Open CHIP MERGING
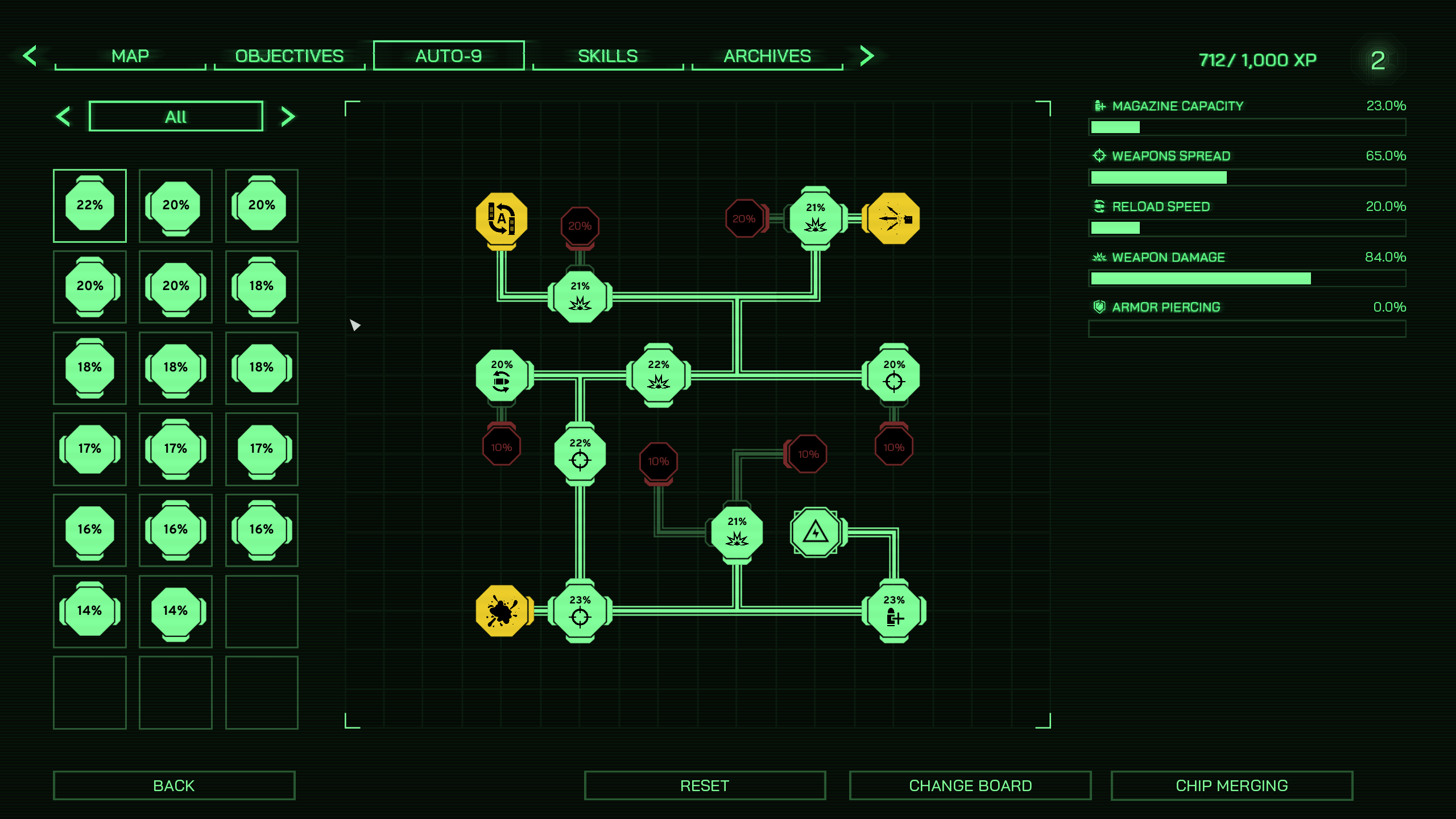The width and height of the screenshot is (1456, 819). coord(1231,785)
